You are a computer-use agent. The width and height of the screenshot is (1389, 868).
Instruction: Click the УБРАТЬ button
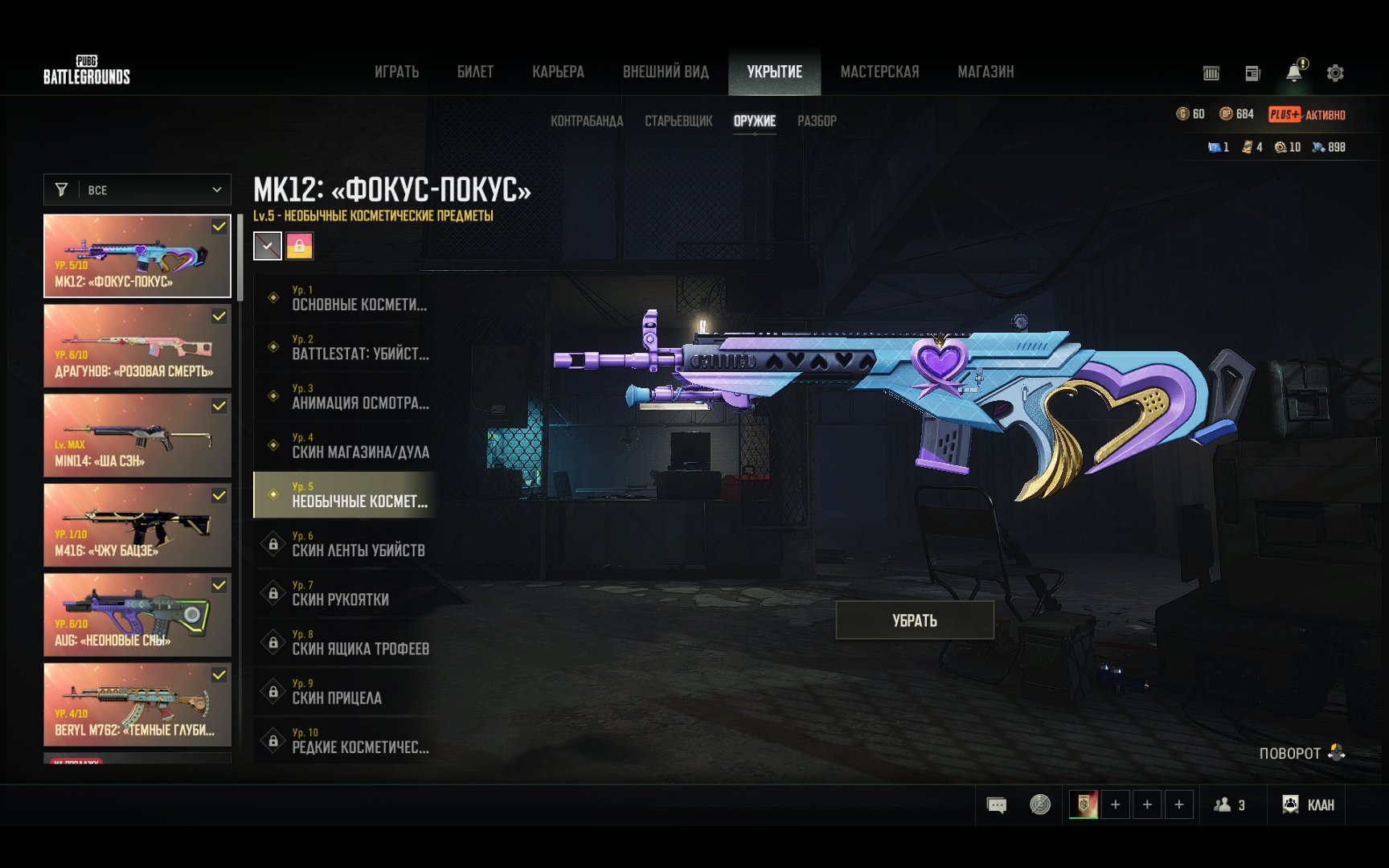[x=915, y=620]
